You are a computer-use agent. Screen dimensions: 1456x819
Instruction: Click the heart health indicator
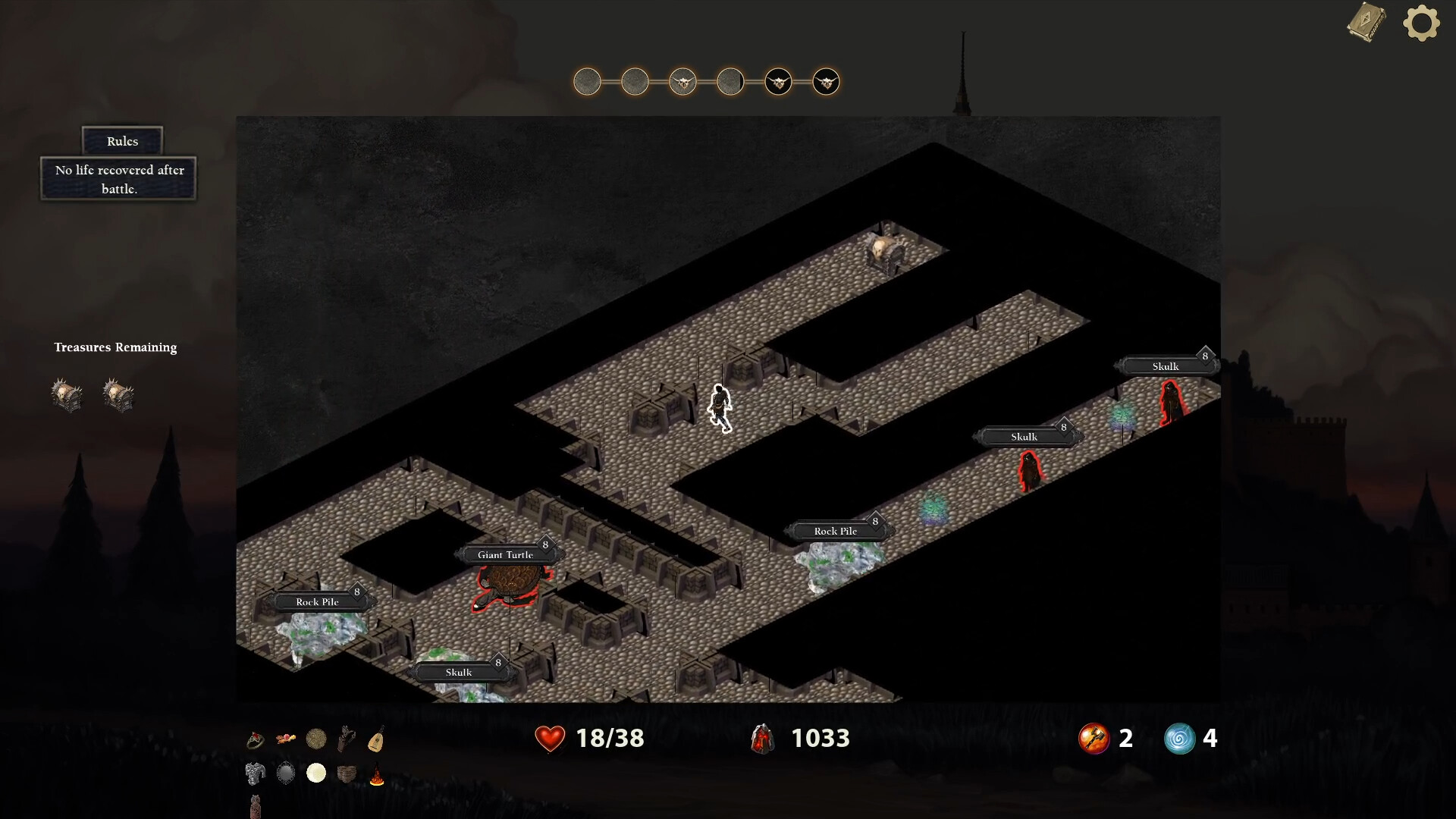click(551, 738)
